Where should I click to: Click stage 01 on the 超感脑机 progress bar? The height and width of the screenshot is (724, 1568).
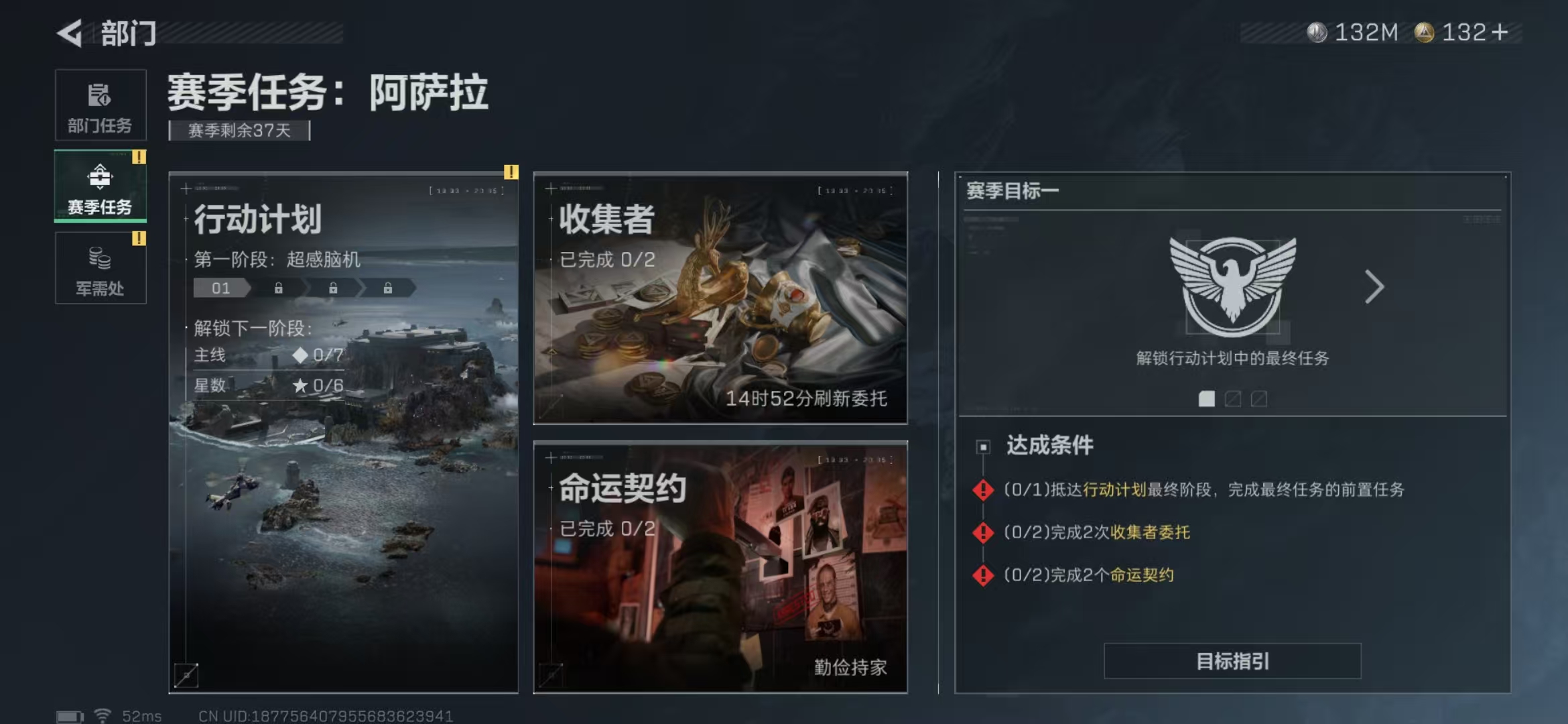[221, 288]
